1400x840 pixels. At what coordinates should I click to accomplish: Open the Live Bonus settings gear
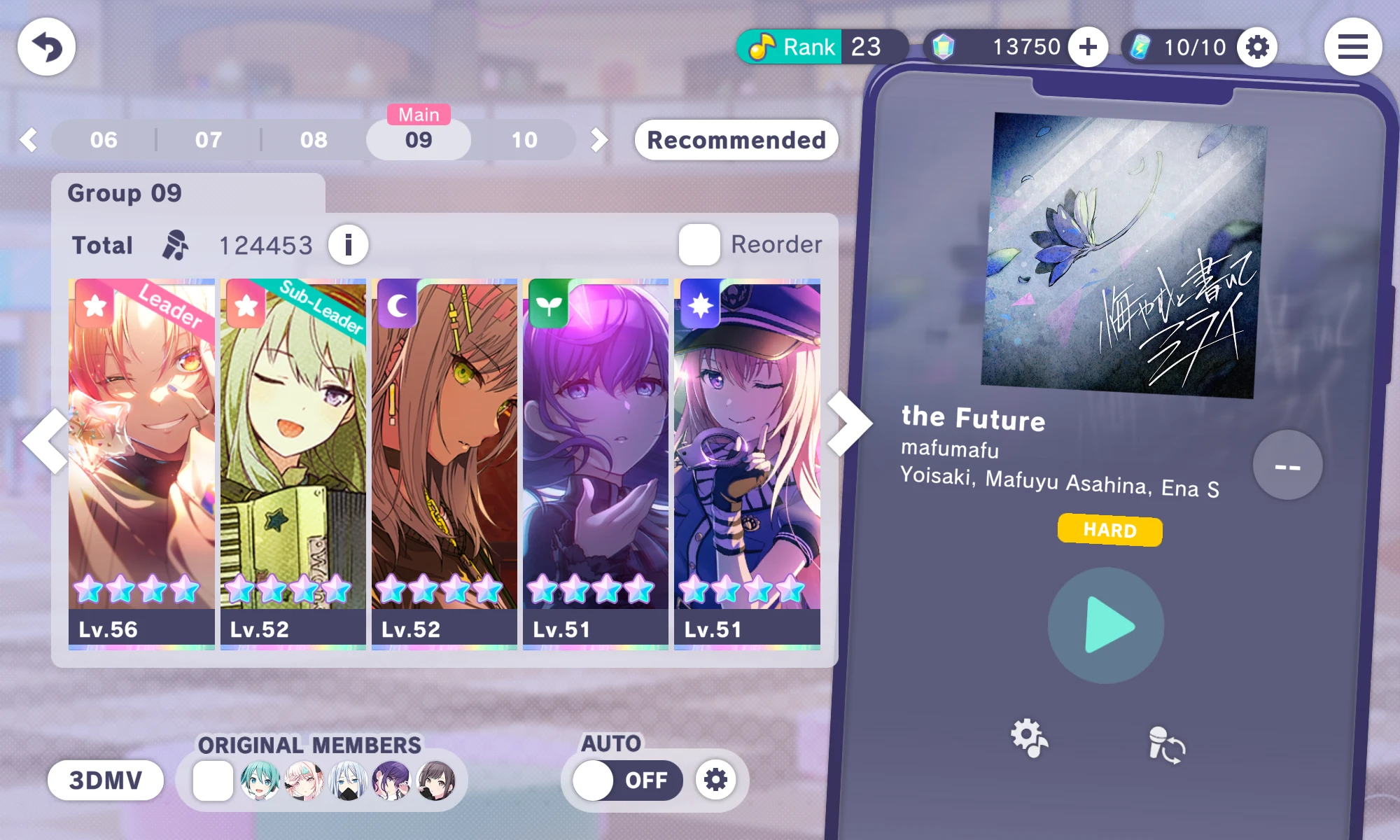coord(1257,47)
